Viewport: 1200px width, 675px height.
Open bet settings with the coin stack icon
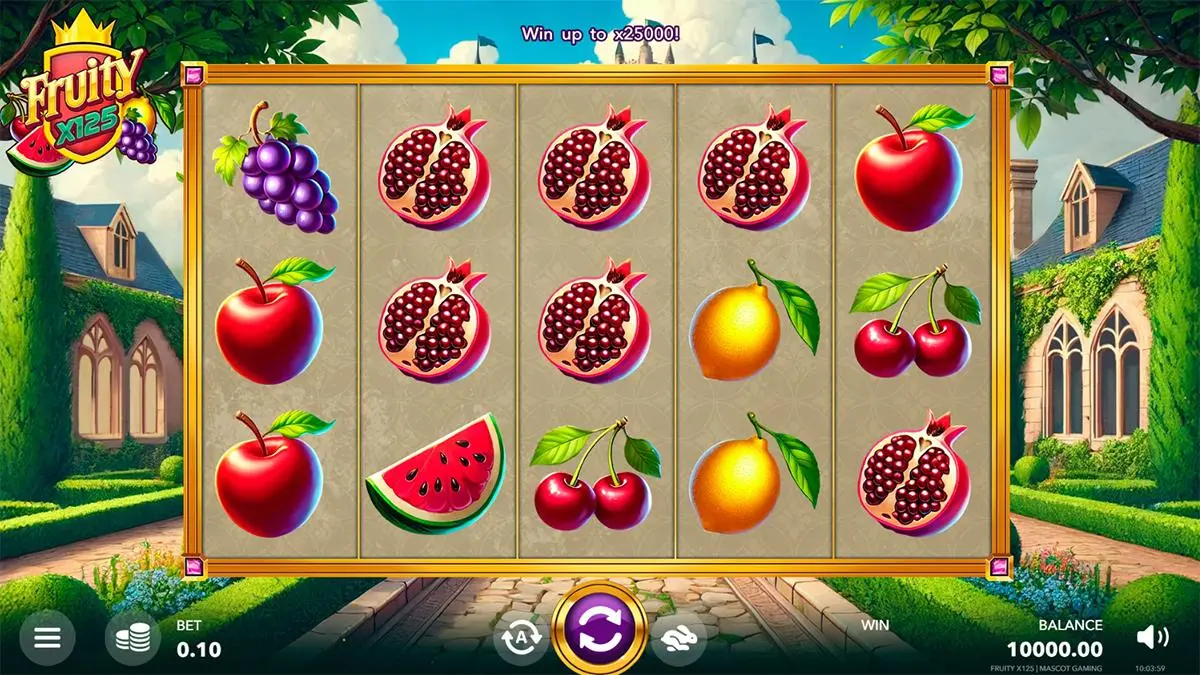[x=132, y=638]
